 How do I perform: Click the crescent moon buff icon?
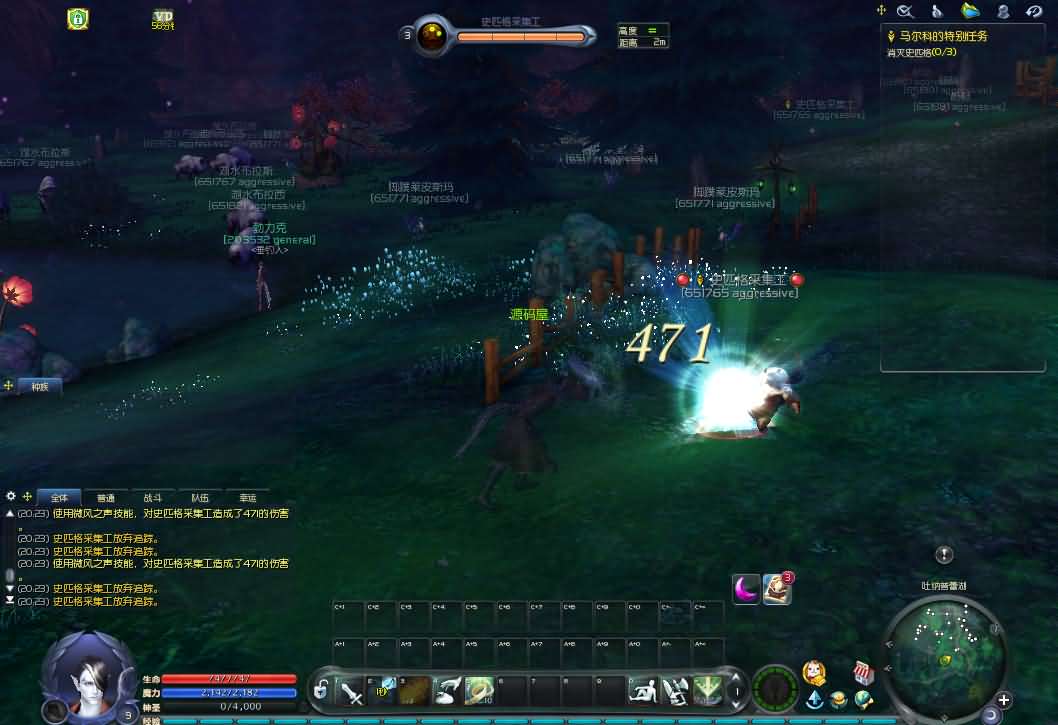pyautogui.click(x=746, y=589)
